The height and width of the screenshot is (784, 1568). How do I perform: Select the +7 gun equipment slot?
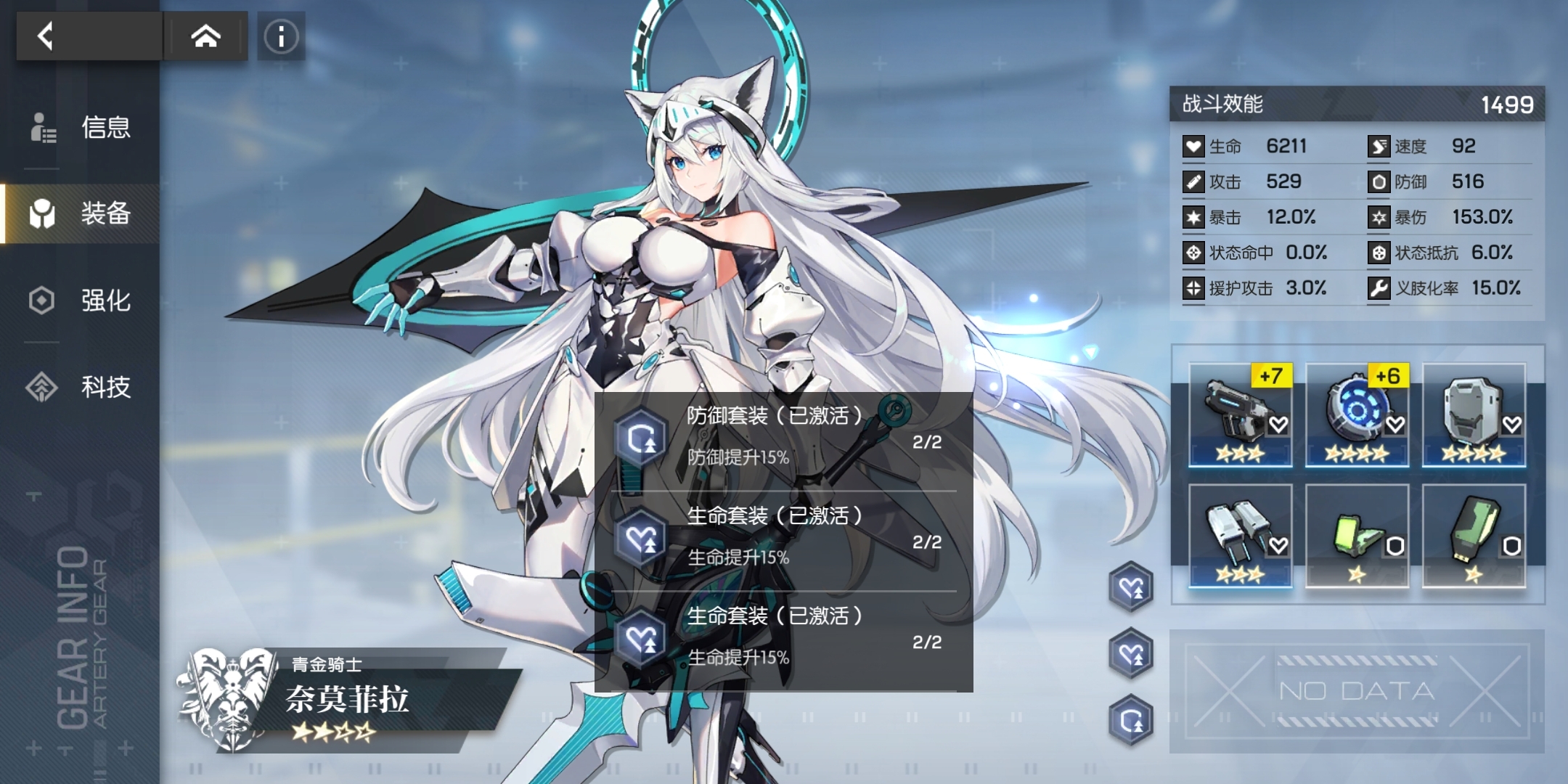pos(1240,415)
